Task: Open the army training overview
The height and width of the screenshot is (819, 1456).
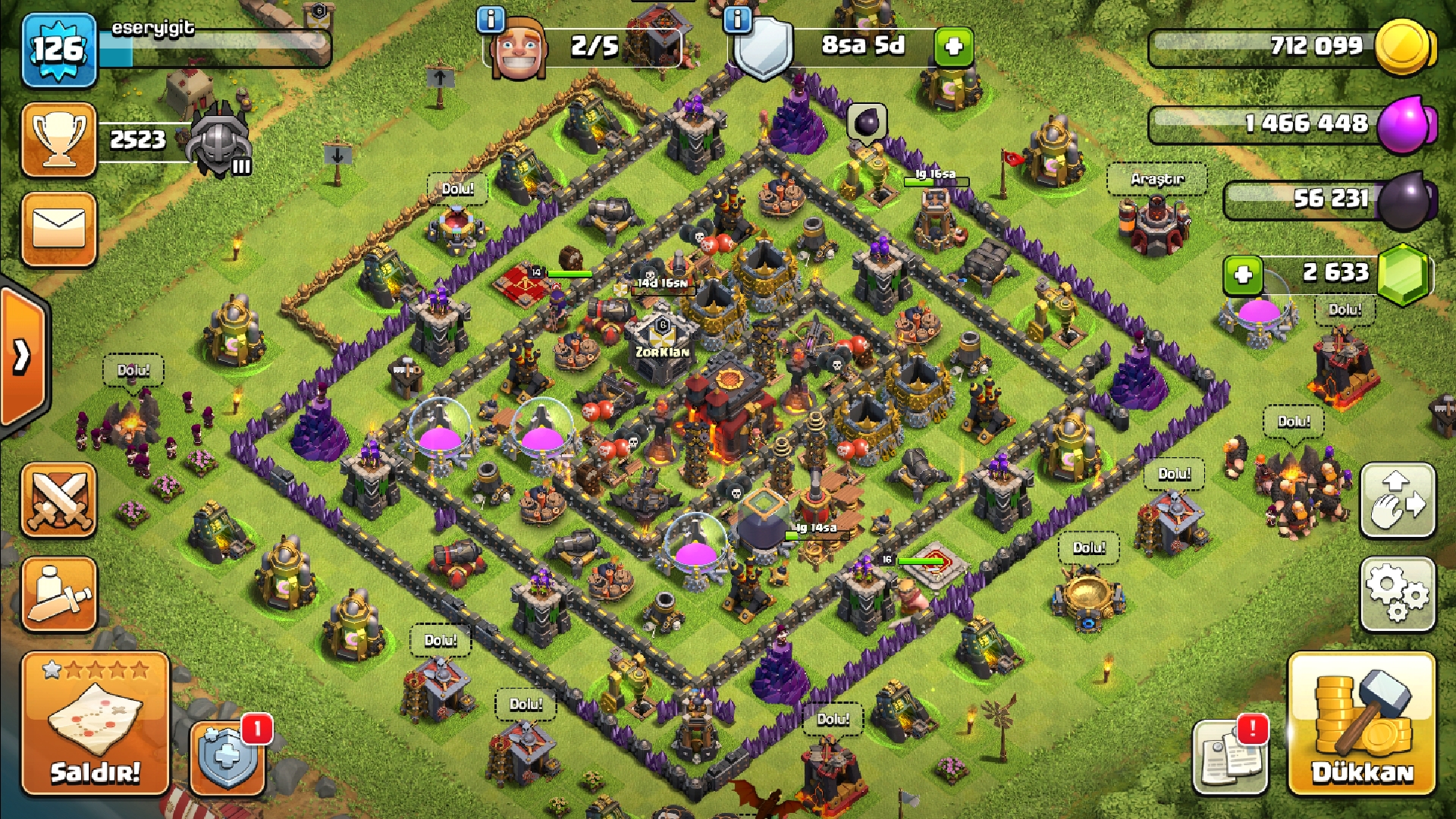Action: tap(59, 595)
